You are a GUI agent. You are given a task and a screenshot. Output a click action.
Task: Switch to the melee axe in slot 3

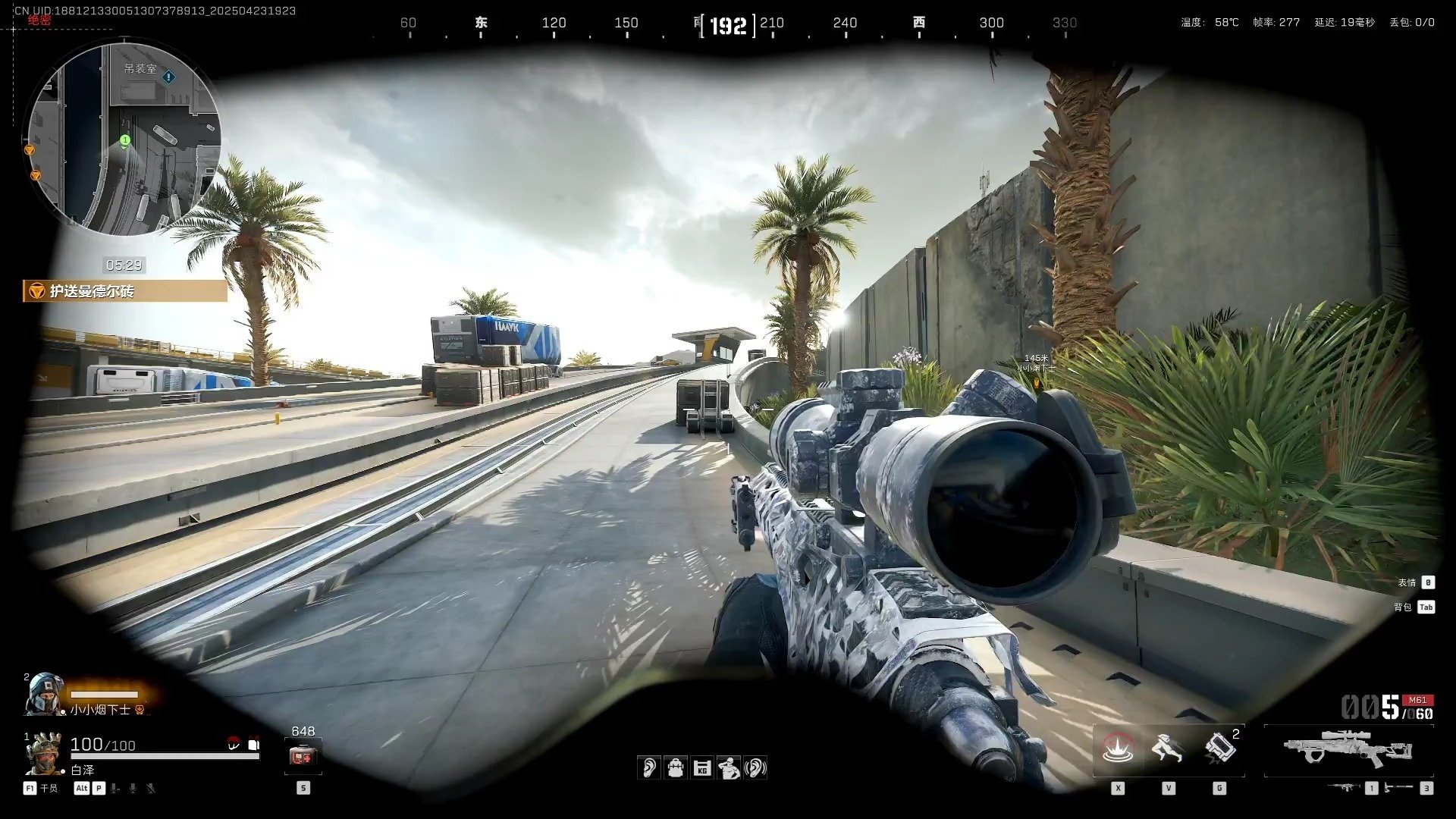(x=1400, y=788)
